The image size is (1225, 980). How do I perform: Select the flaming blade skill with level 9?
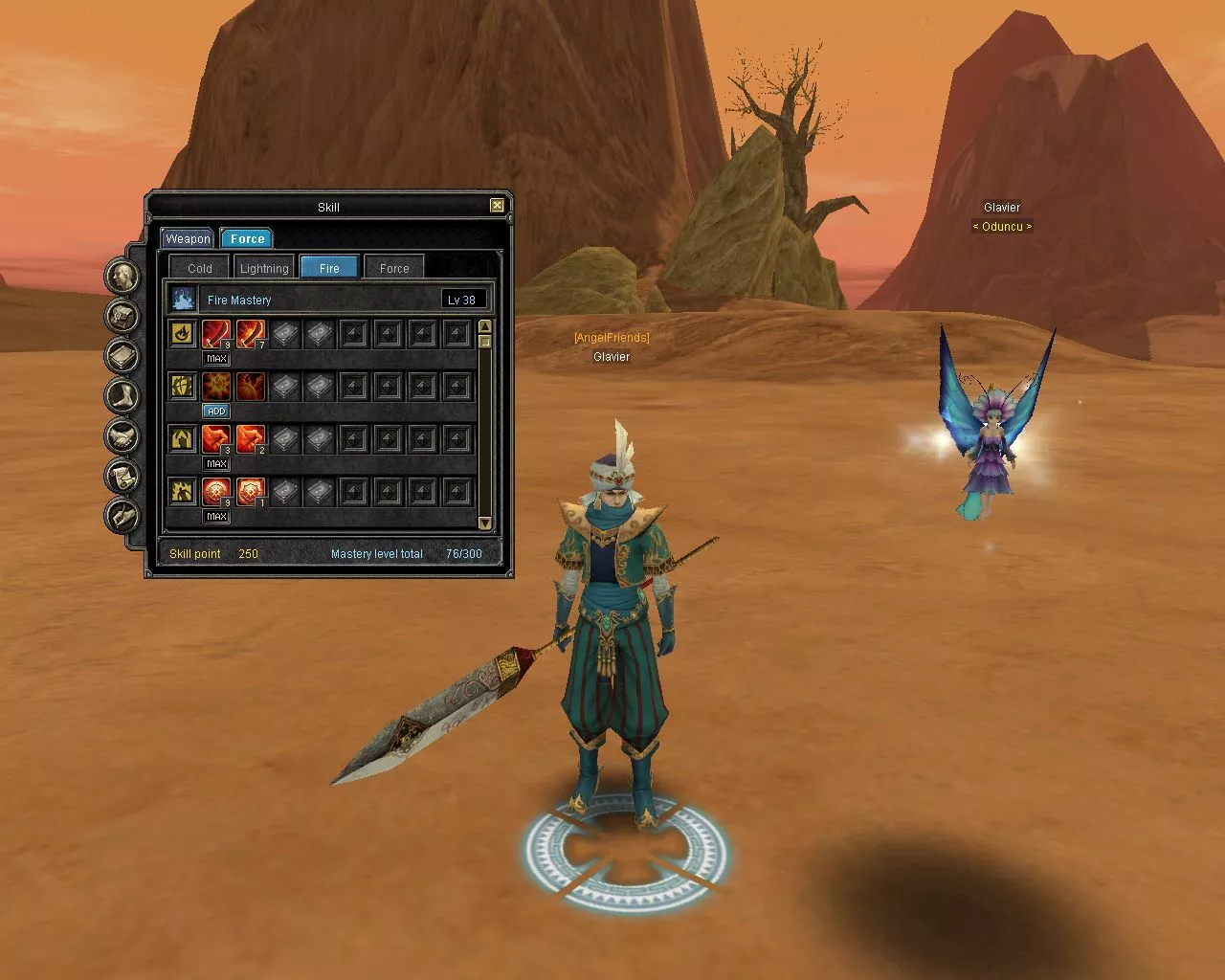pyautogui.click(x=216, y=334)
